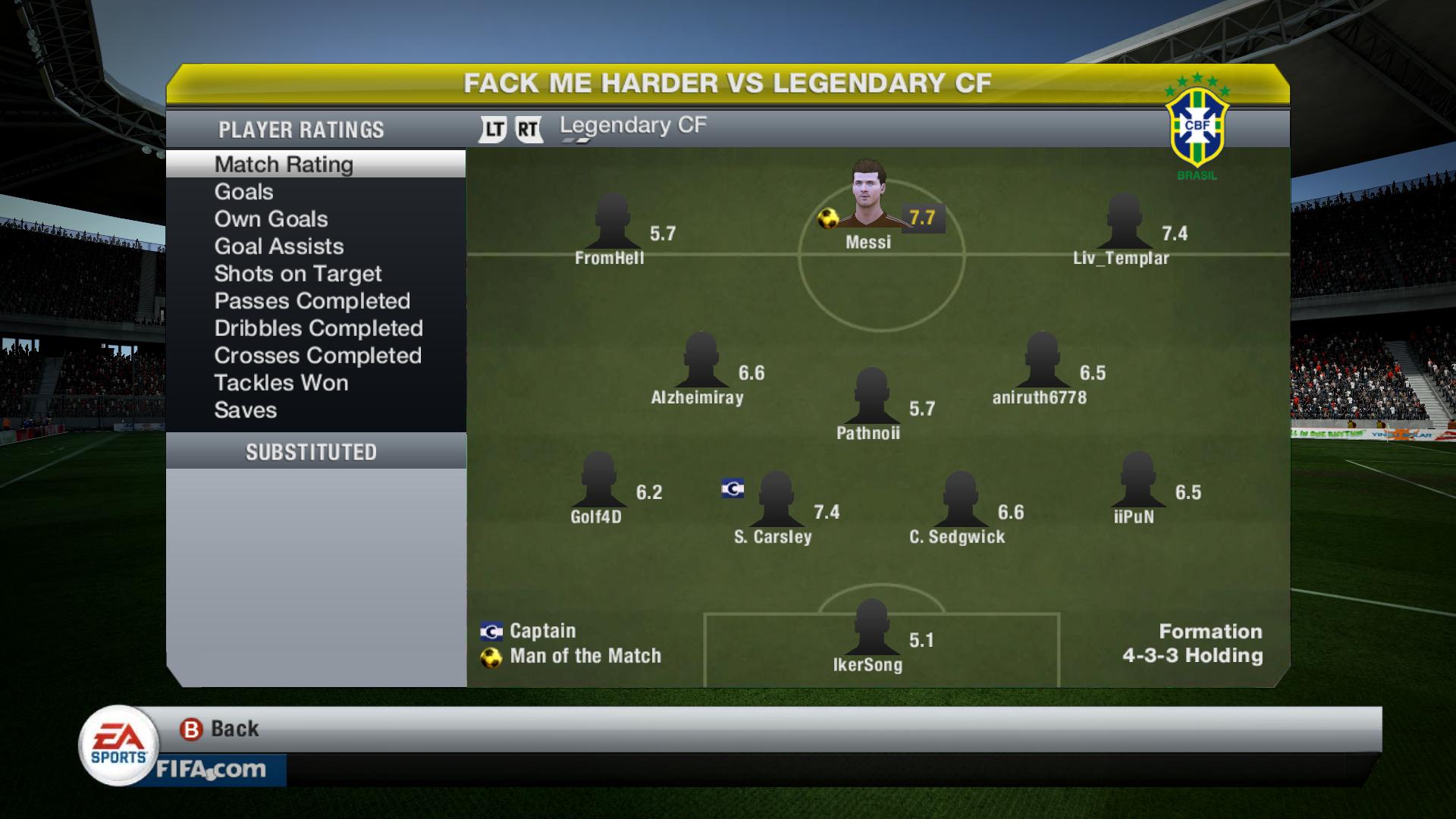Switch to Passes Completed stat

(x=312, y=301)
